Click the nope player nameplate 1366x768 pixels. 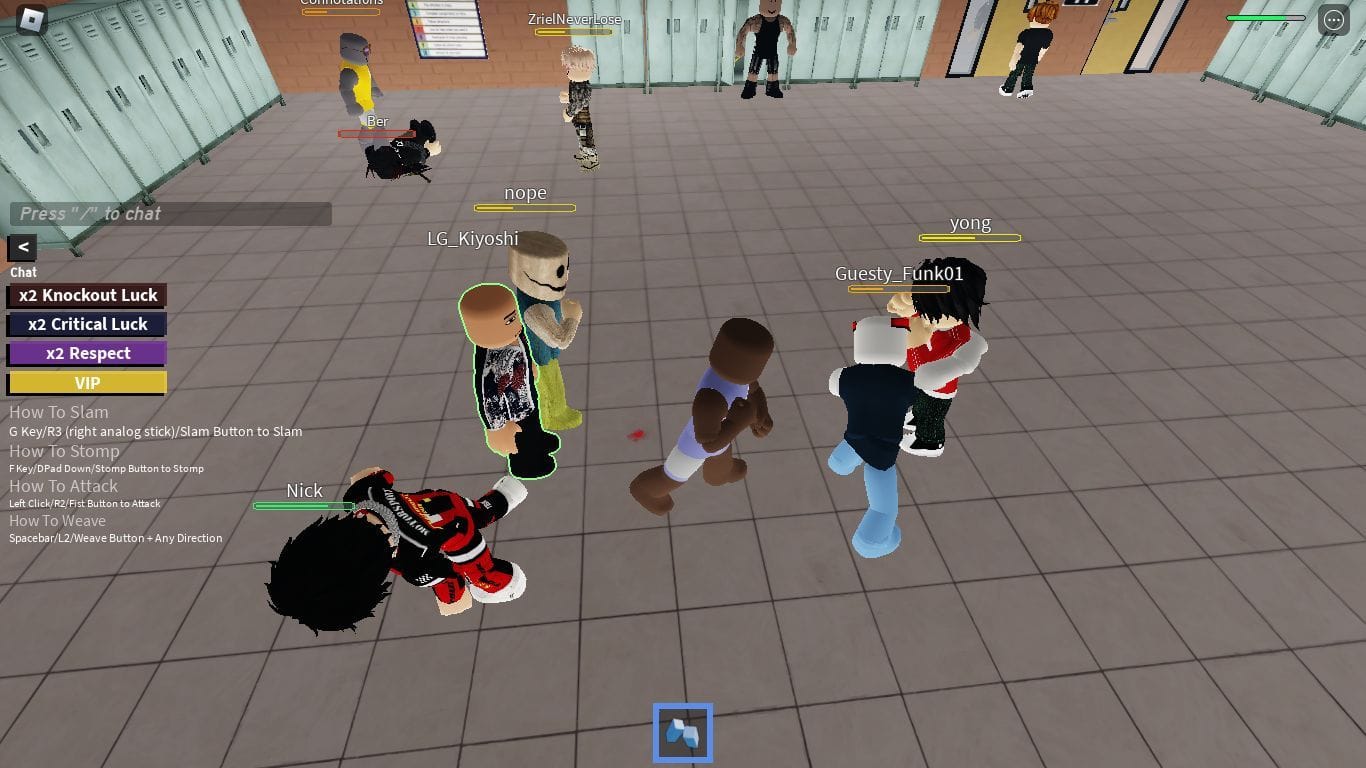point(525,193)
